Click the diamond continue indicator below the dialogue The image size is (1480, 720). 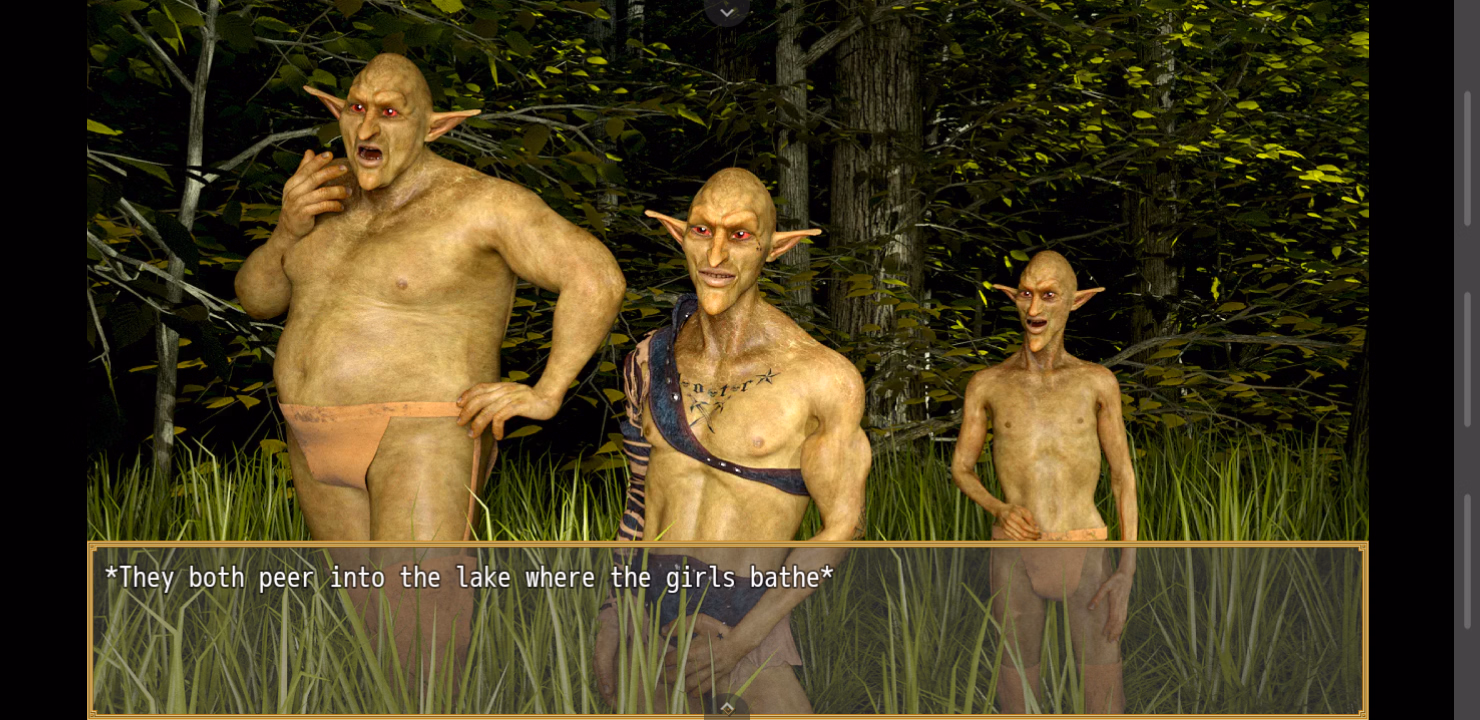[x=726, y=706]
